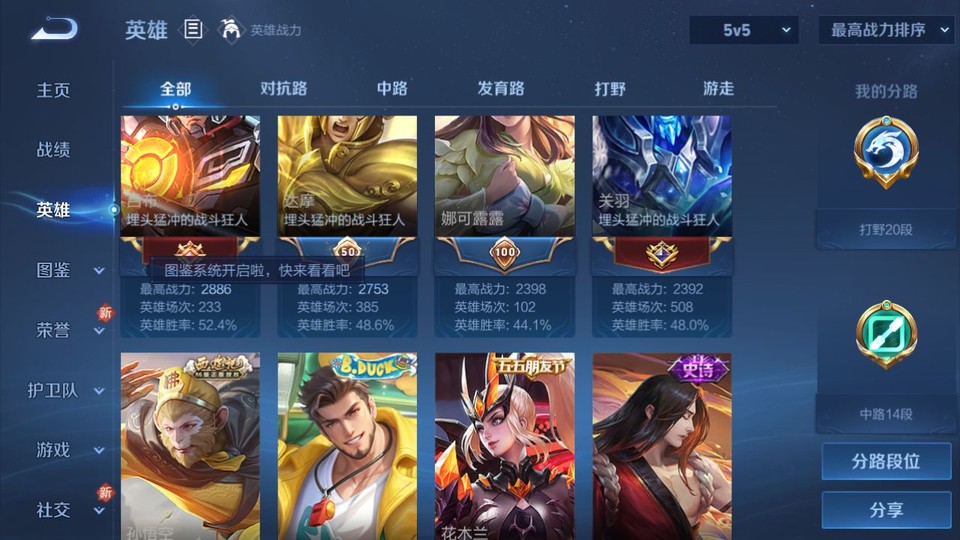
Task: Click the 分路段位 lane rank button
Action: pyautogui.click(x=886, y=461)
